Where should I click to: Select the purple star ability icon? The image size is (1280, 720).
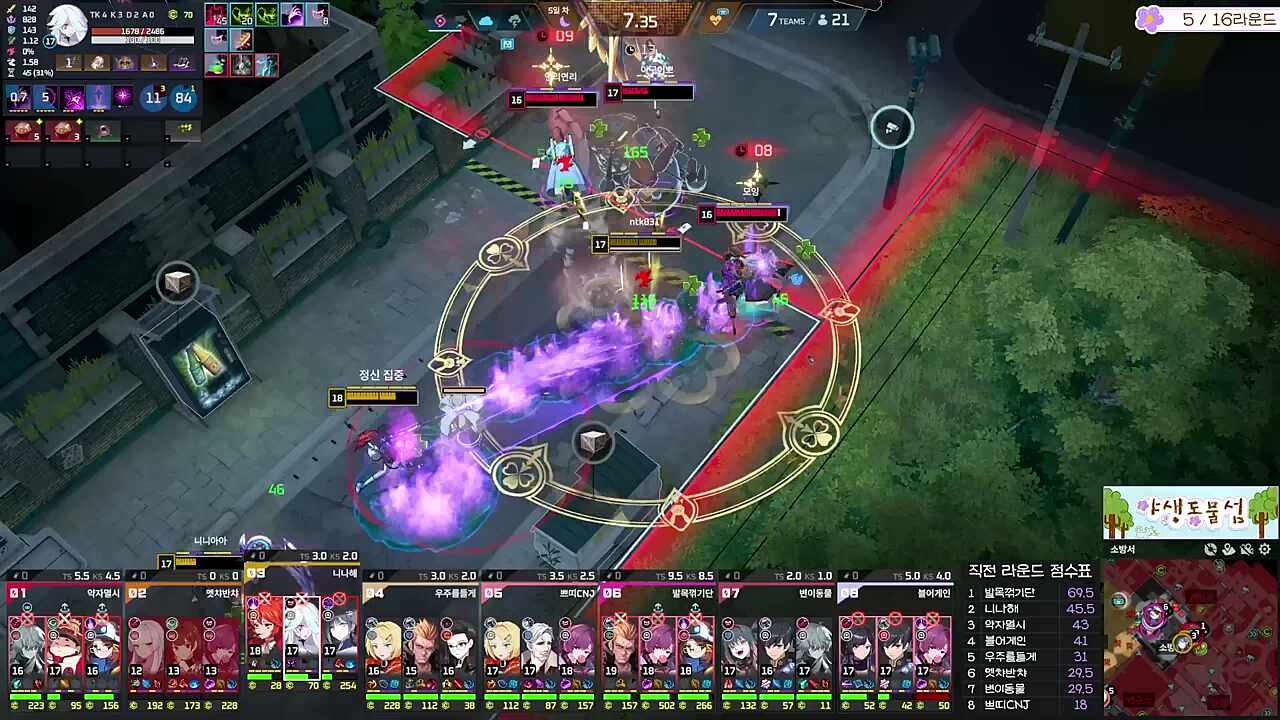click(x=124, y=97)
